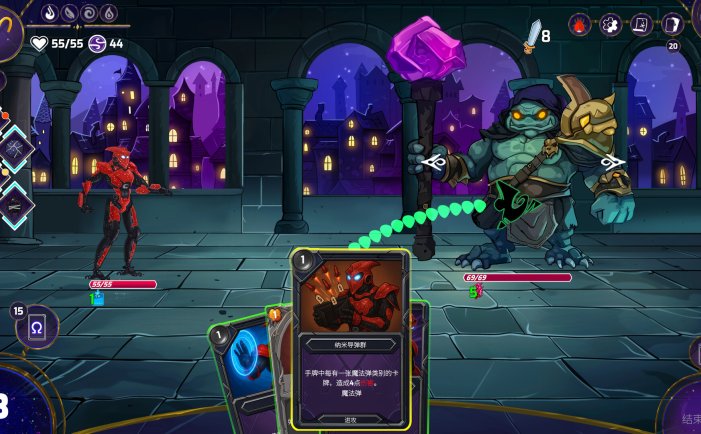
Task: Click the red flame icon in top bar
Action: point(580,25)
